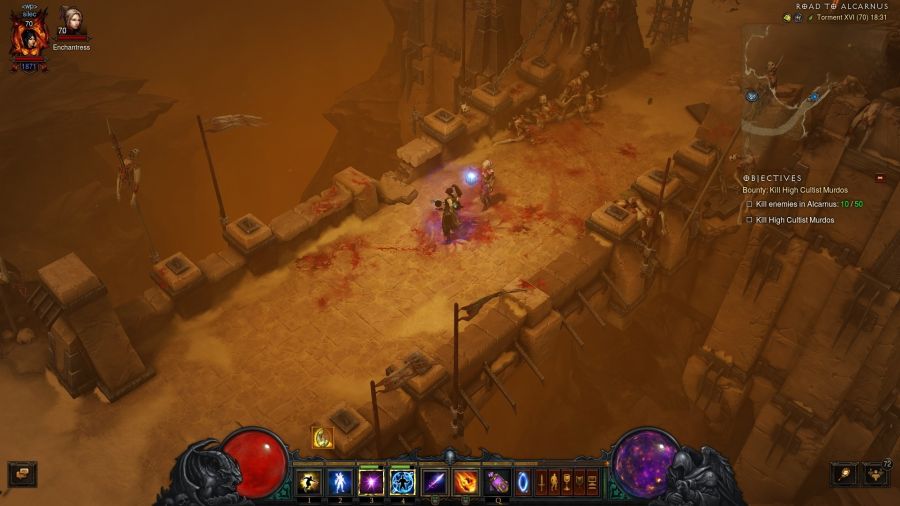900x506 pixels.
Task: Activate the skill in hotbar slot 1
Action: [x=309, y=483]
